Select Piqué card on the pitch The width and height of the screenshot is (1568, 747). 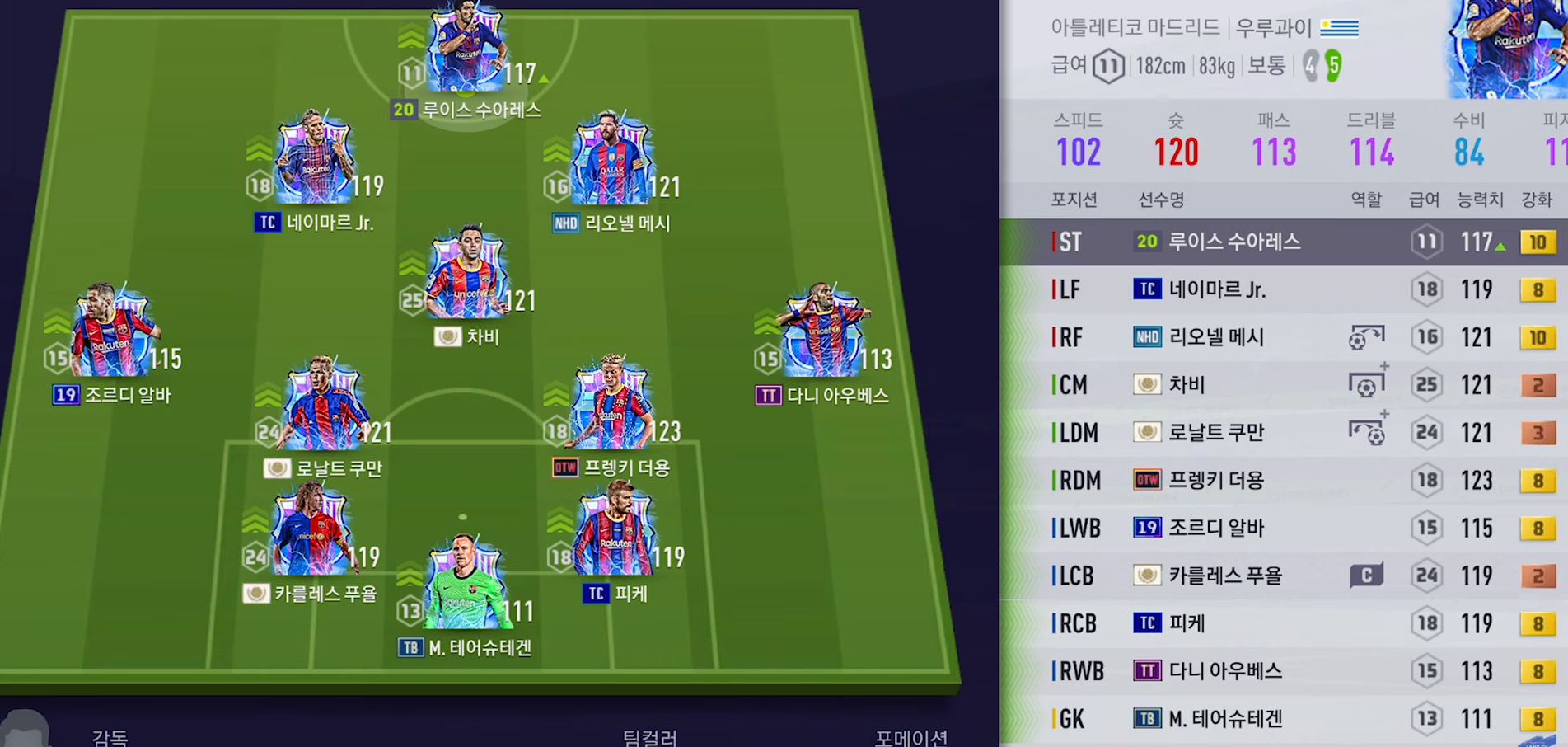[615, 533]
